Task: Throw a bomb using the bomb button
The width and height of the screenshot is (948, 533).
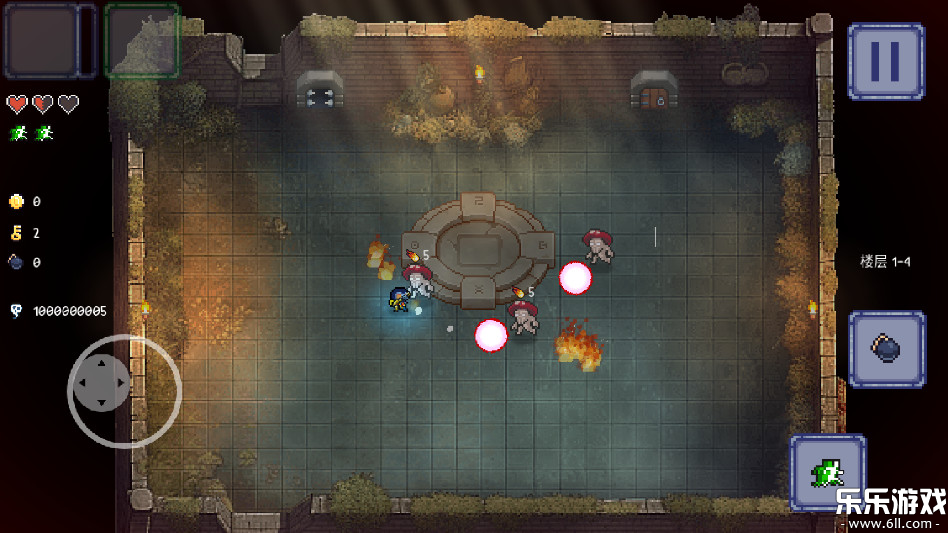Action: pos(886,349)
